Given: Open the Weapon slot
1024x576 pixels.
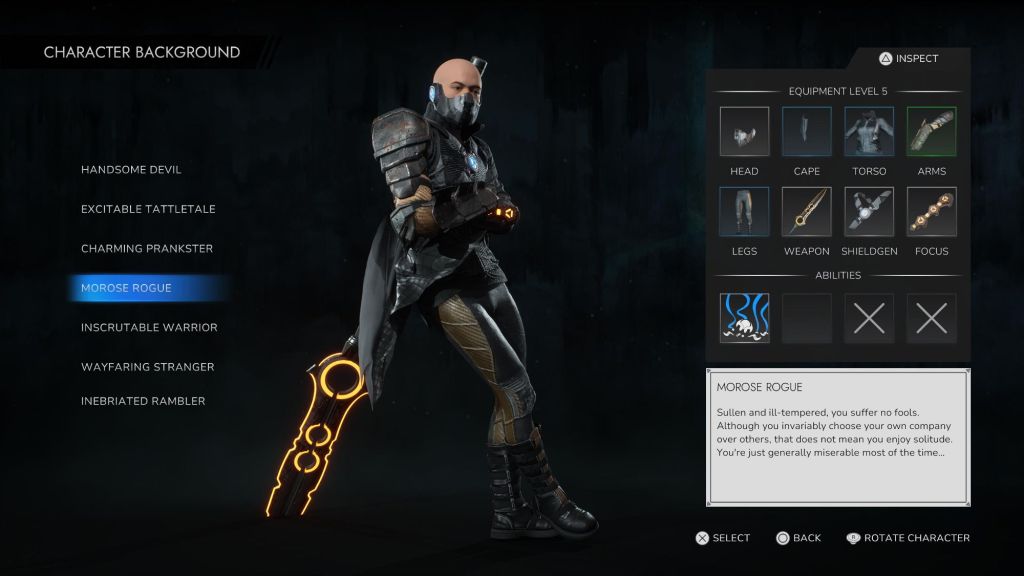Looking at the screenshot, I should [x=807, y=212].
